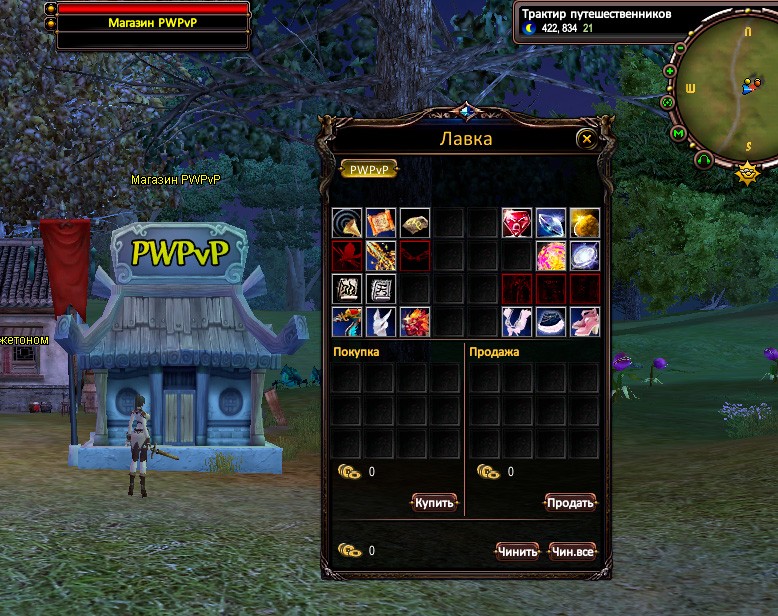778x616 pixels.
Task: Open the map with the M button
Action: coord(678,133)
